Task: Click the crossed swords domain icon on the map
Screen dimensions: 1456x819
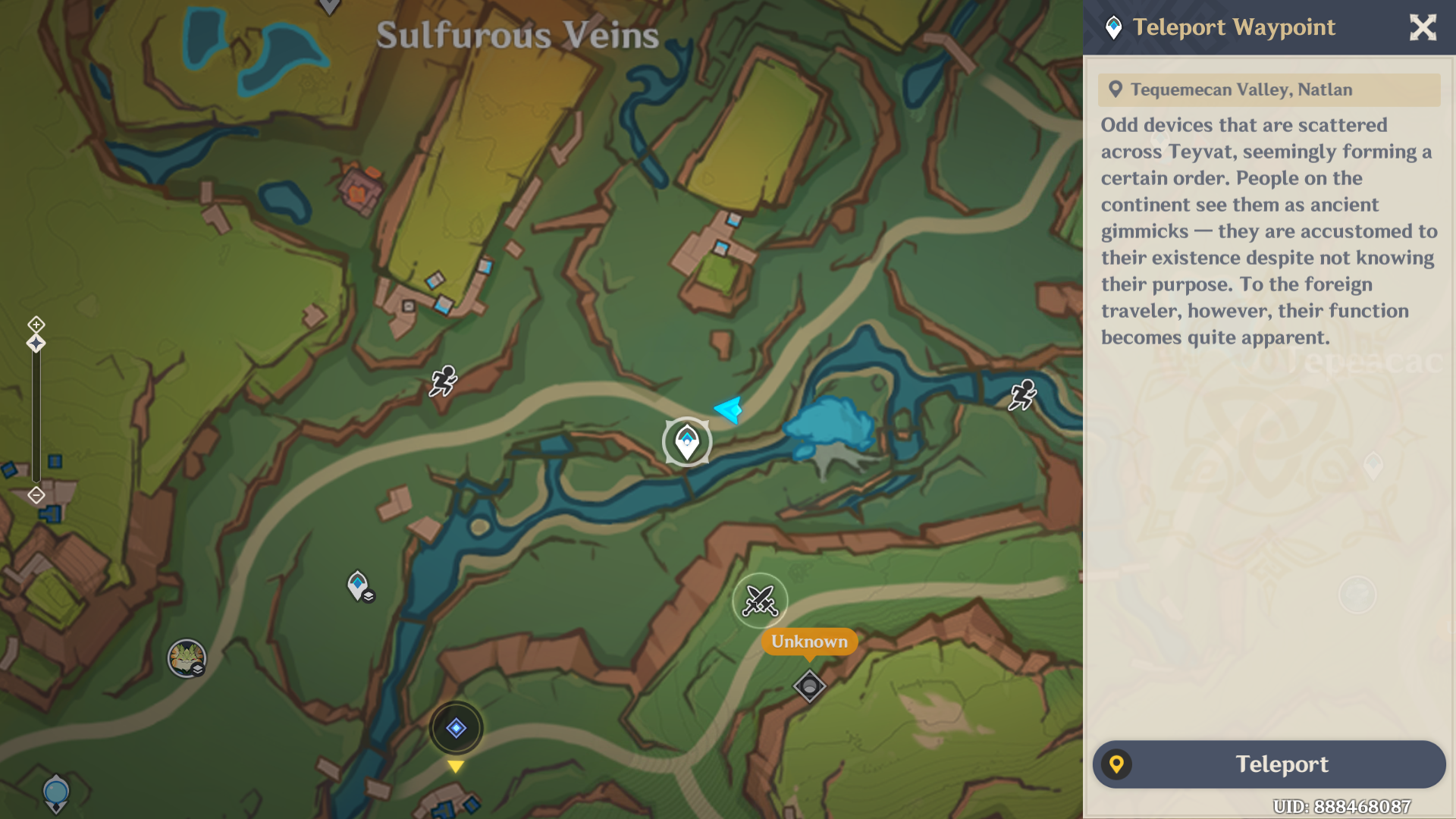Action: (x=761, y=600)
